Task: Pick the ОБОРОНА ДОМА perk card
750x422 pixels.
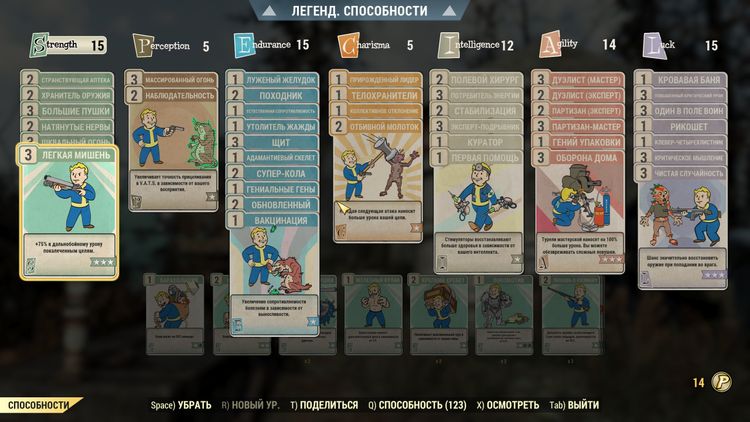Action: click(x=588, y=158)
